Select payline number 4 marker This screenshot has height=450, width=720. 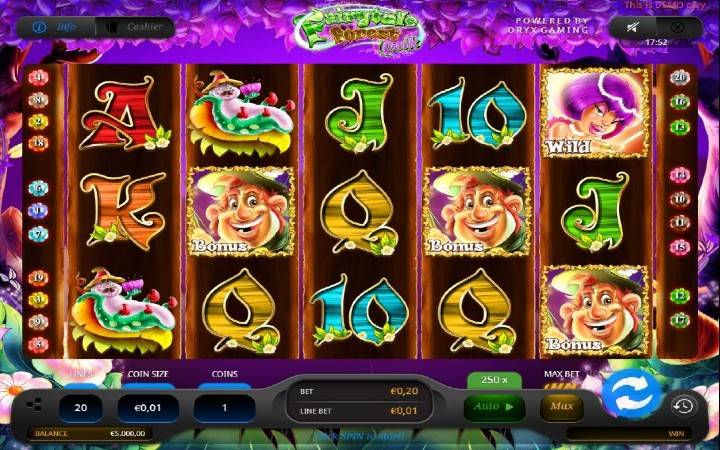[40, 77]
